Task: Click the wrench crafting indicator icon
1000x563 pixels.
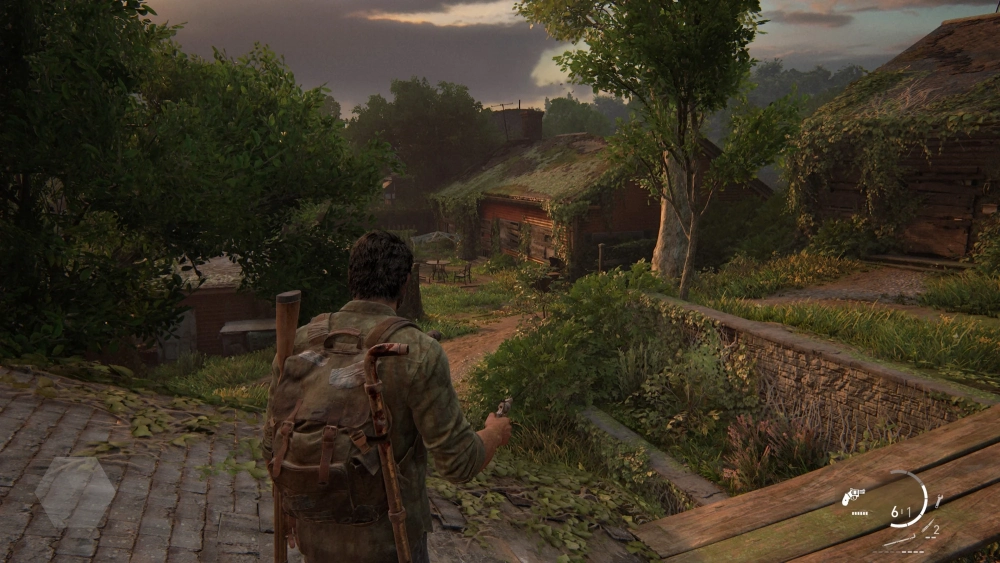Action: point(938,501)
